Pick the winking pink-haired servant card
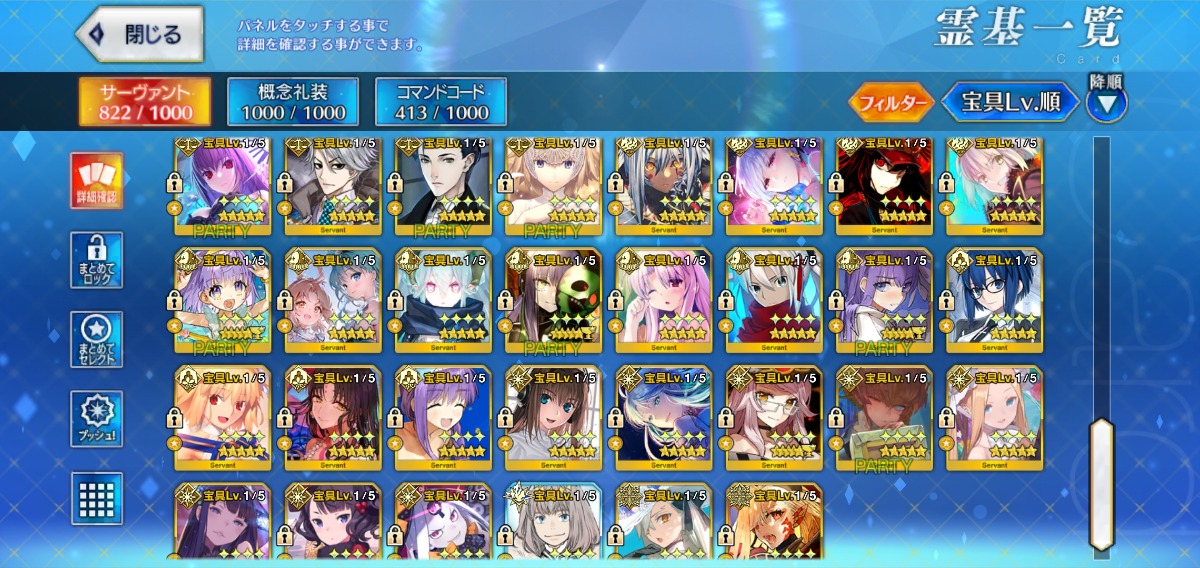The height and width of the screenshot is (568, 1200). 663,300
